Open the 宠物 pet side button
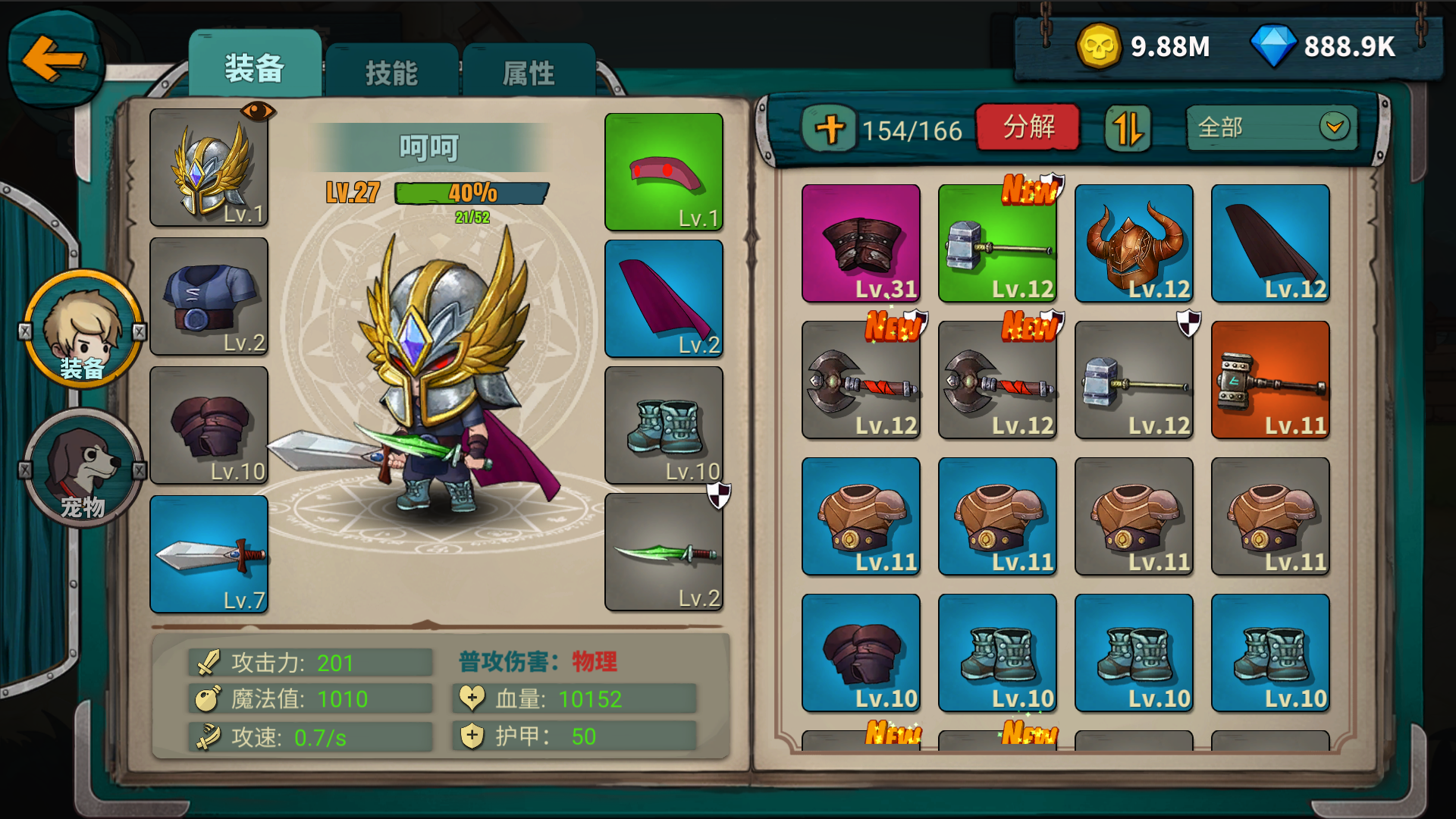 (83, 468)
